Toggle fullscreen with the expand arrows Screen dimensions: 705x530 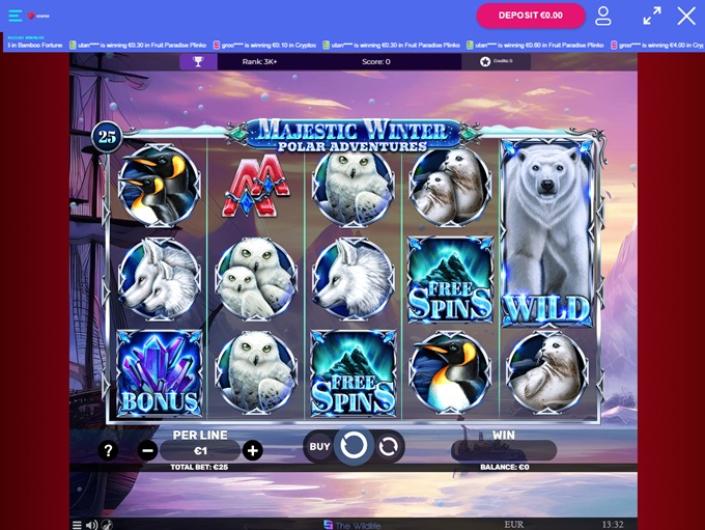coord(652,16)
